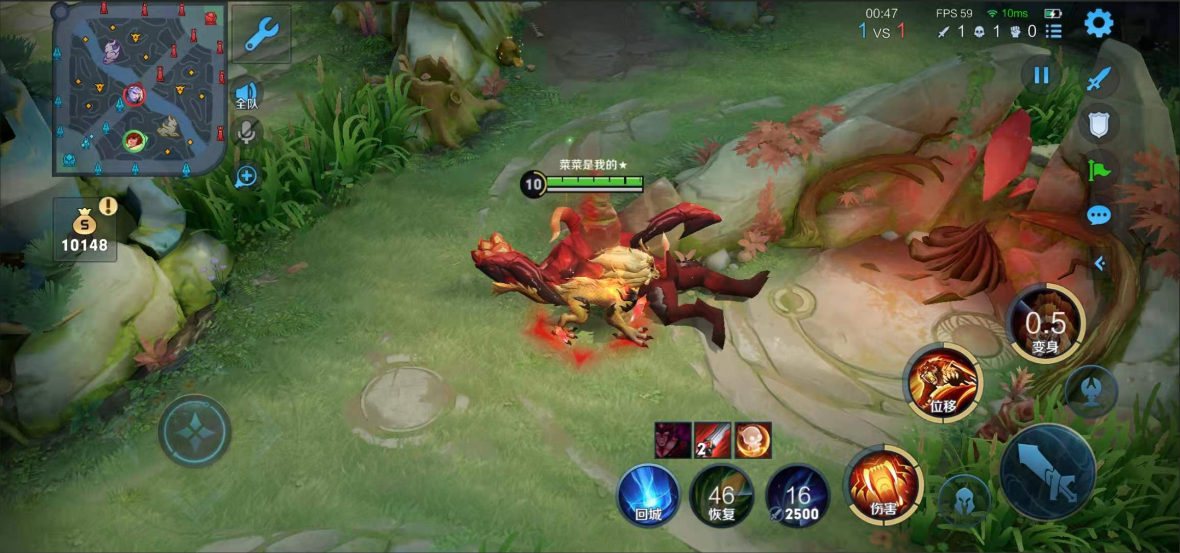Tap the sword basic attack button
The width and height of the screenshot is (1180, 553).
point(1048,472)
